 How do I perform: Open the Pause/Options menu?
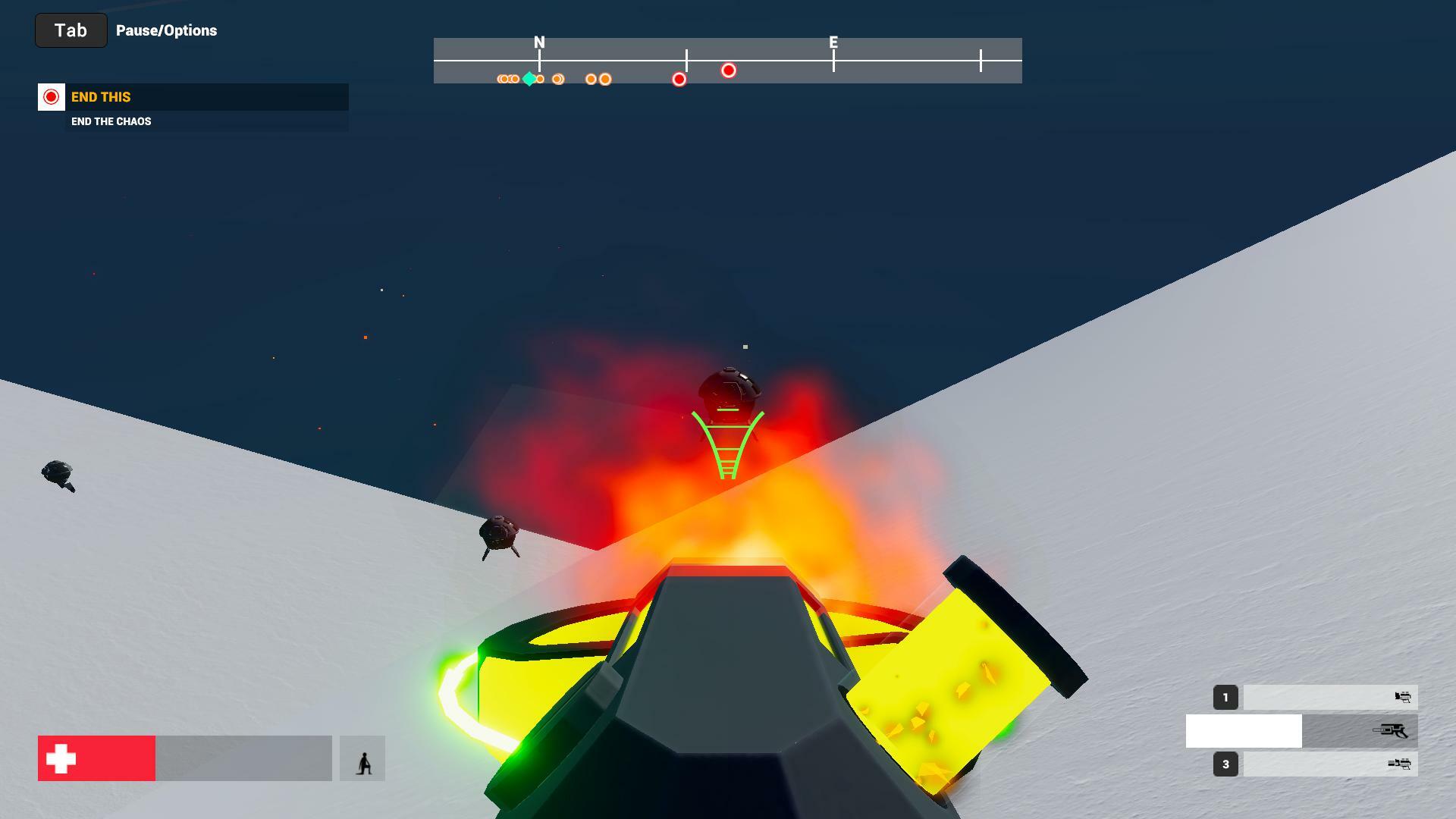(x=166, y=30)
